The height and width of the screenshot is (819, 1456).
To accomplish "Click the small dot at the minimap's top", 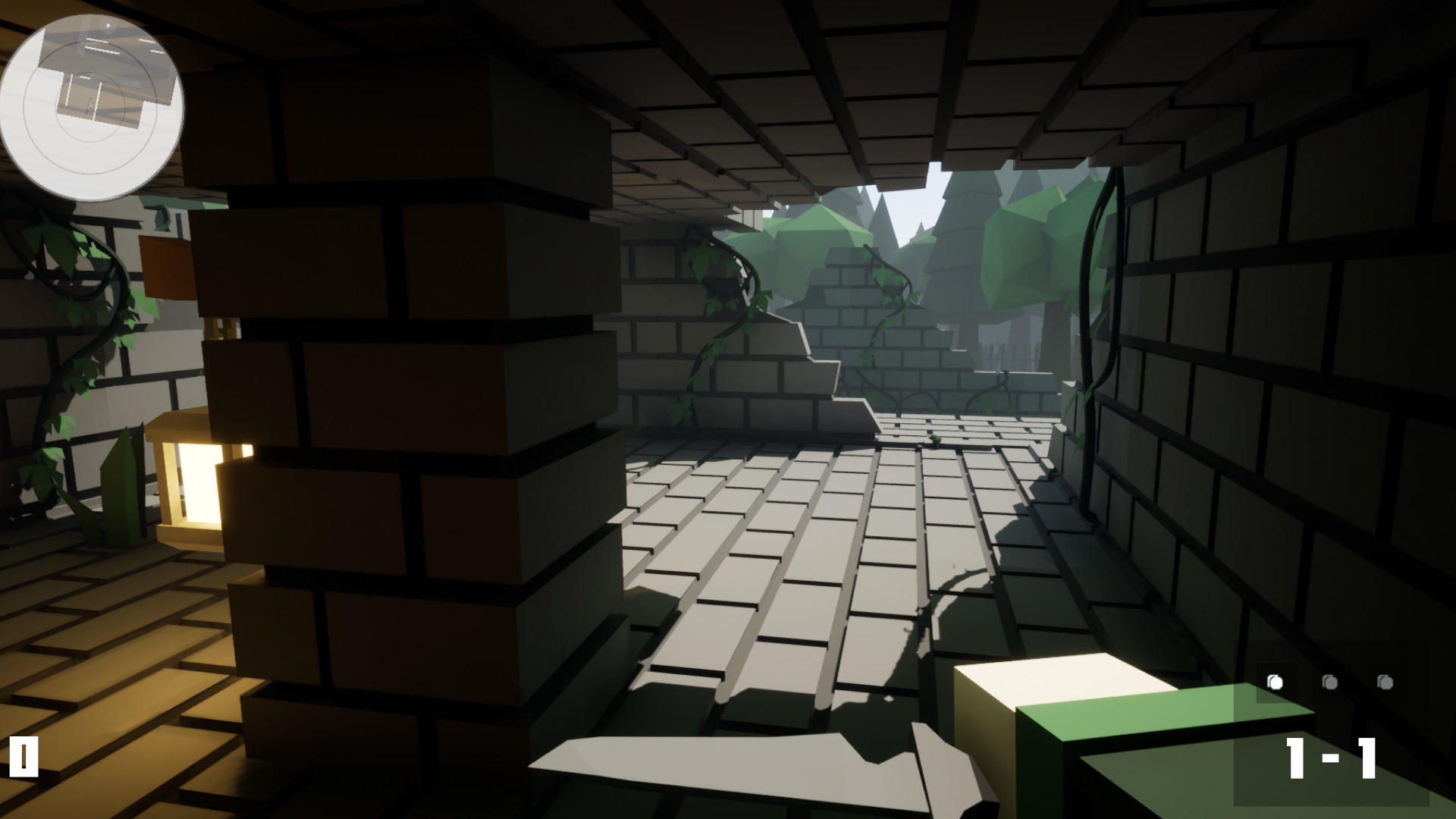I will (x=108, y=25).
